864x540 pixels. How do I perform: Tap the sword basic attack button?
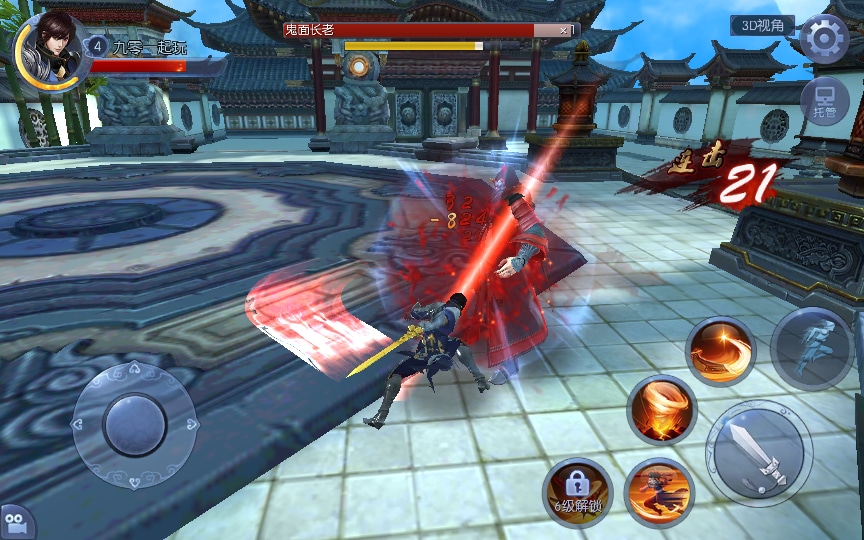(757, 452)
